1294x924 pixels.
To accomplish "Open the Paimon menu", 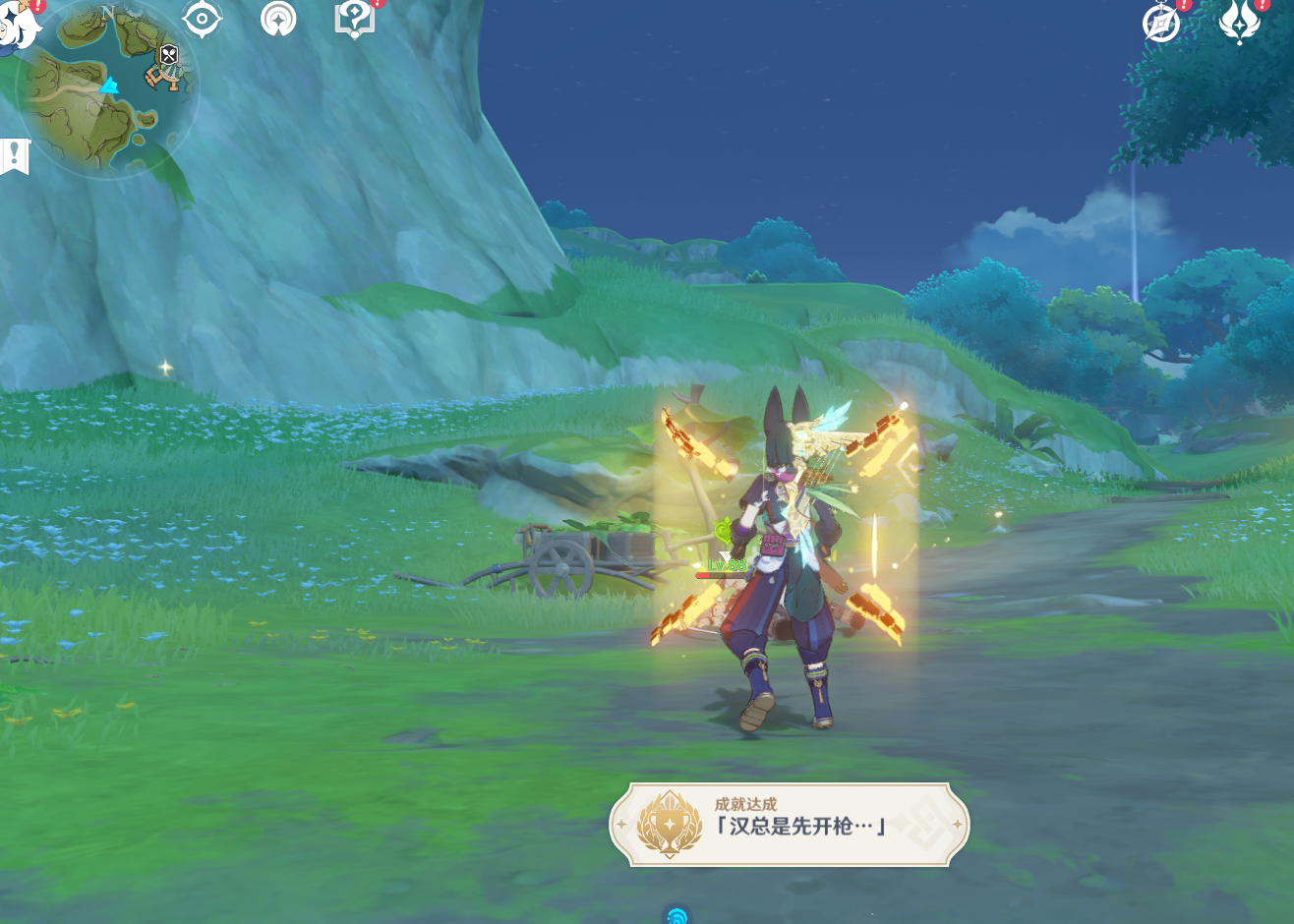I will (x=18, y=24).
